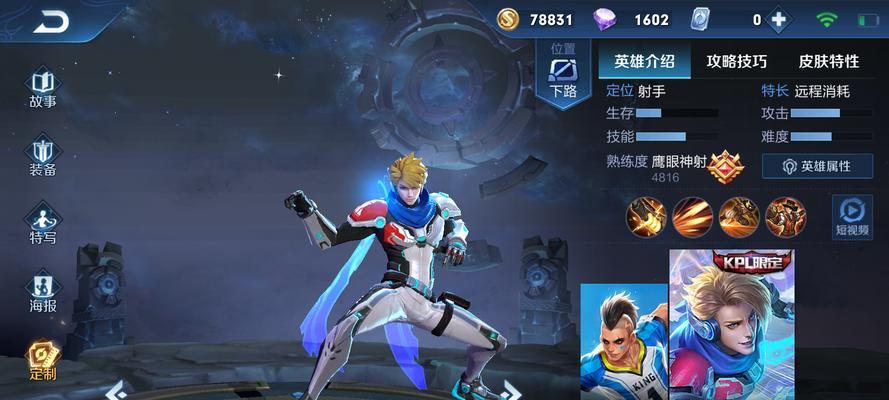Image resolution: width=889 pixels, height=400 pixels.
Task: Open the 定制 customization option
Action: 43,360
